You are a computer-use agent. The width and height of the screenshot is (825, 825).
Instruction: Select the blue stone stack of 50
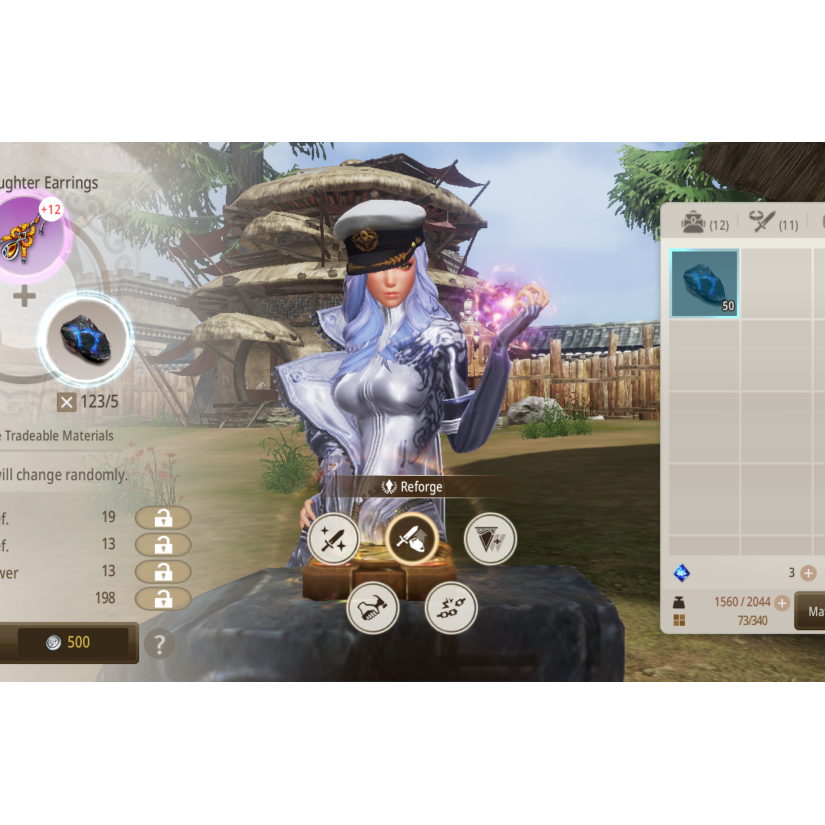(x=705, y=283)
